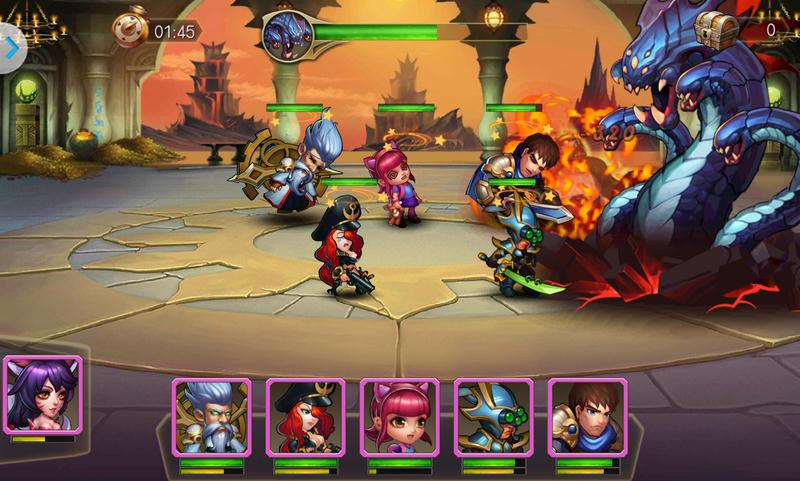Activate the red-haired pirate hero skill

[x=305, y=418]
